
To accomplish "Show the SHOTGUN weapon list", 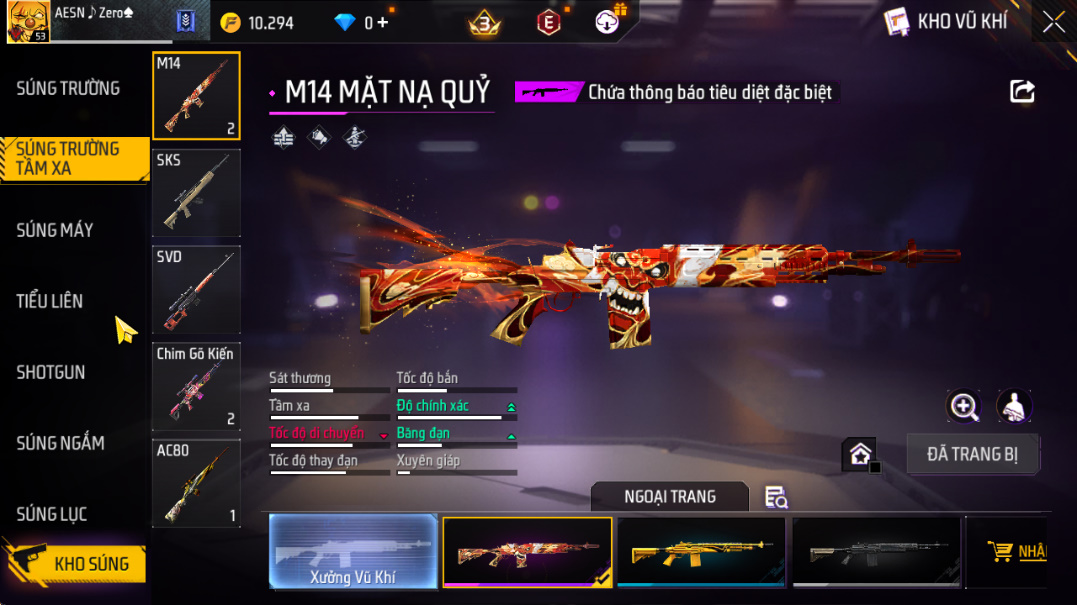I will click(x=51, y=372).
